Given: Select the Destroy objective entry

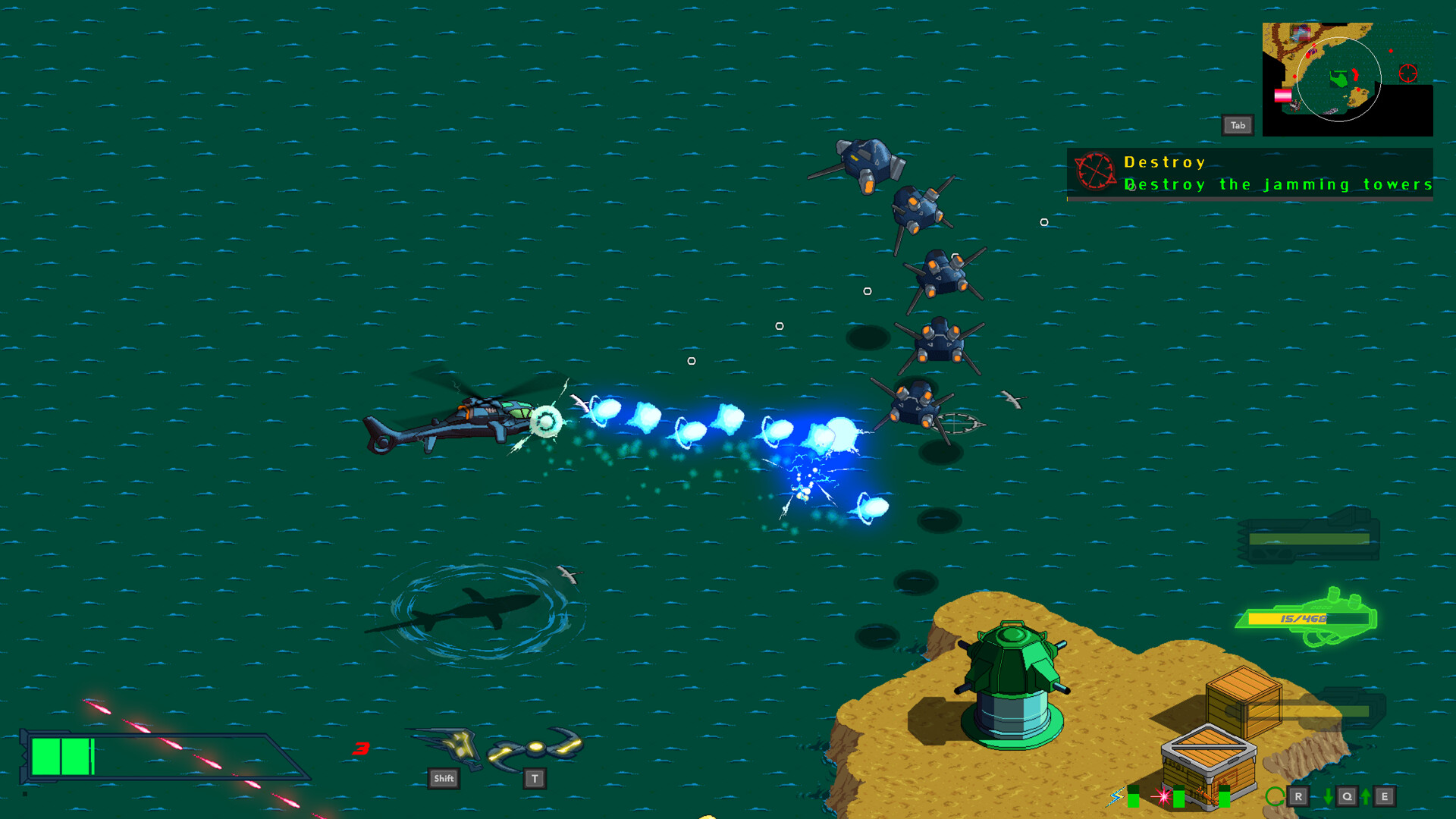Looking at the screenshot, I should coord(1164,162).
